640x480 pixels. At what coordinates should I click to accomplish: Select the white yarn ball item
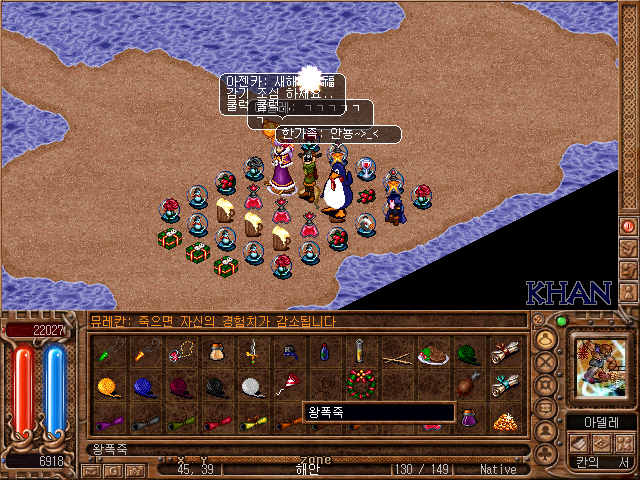(251, 385)
